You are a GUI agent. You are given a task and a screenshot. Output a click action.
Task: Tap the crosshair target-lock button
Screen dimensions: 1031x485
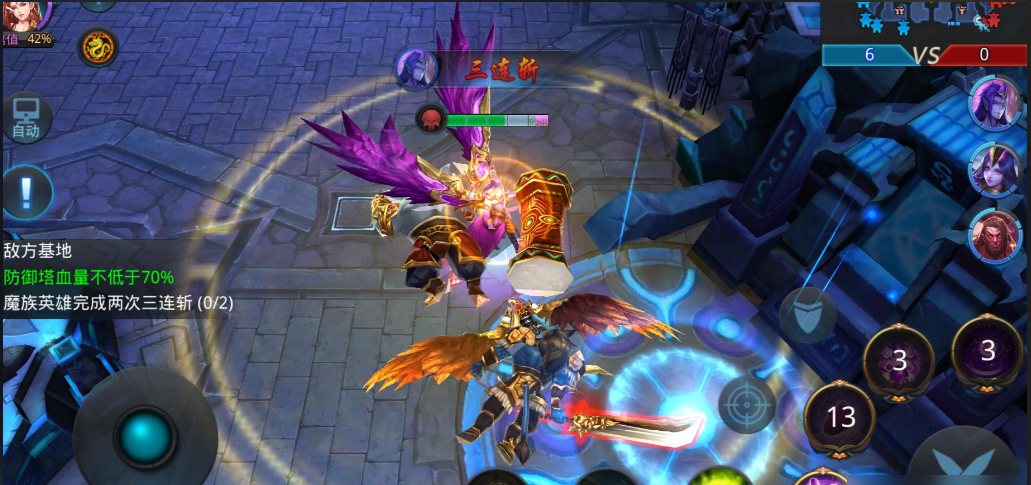[746, 404]
